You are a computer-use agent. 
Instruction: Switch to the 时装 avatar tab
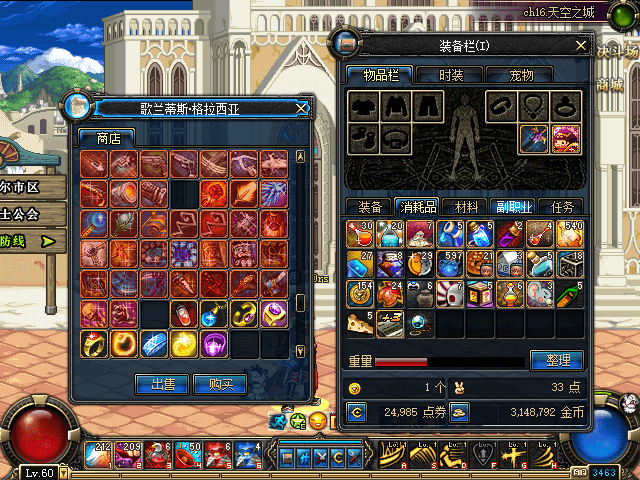(449, 75)
